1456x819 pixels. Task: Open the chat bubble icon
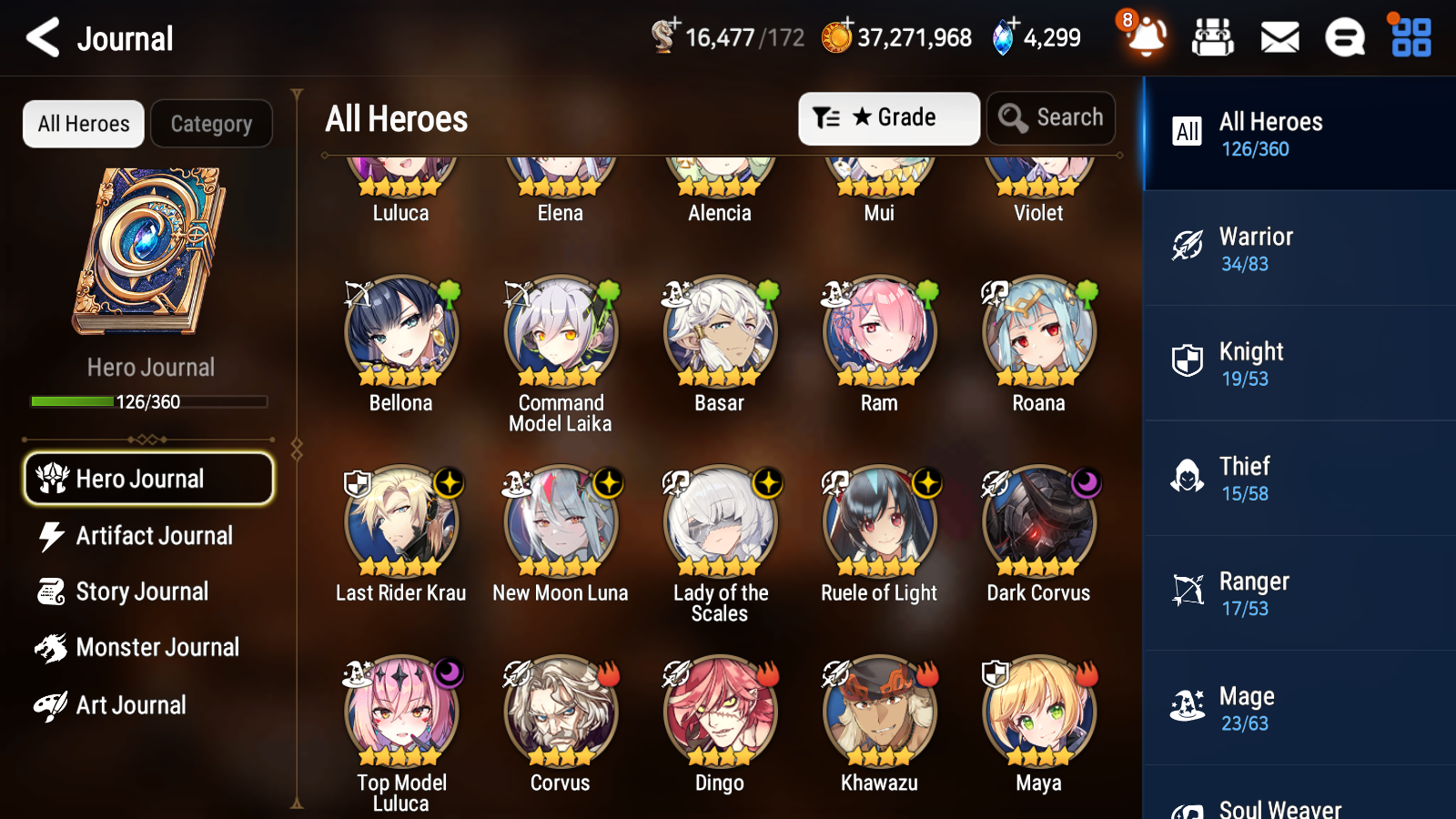coord(1343,37)
